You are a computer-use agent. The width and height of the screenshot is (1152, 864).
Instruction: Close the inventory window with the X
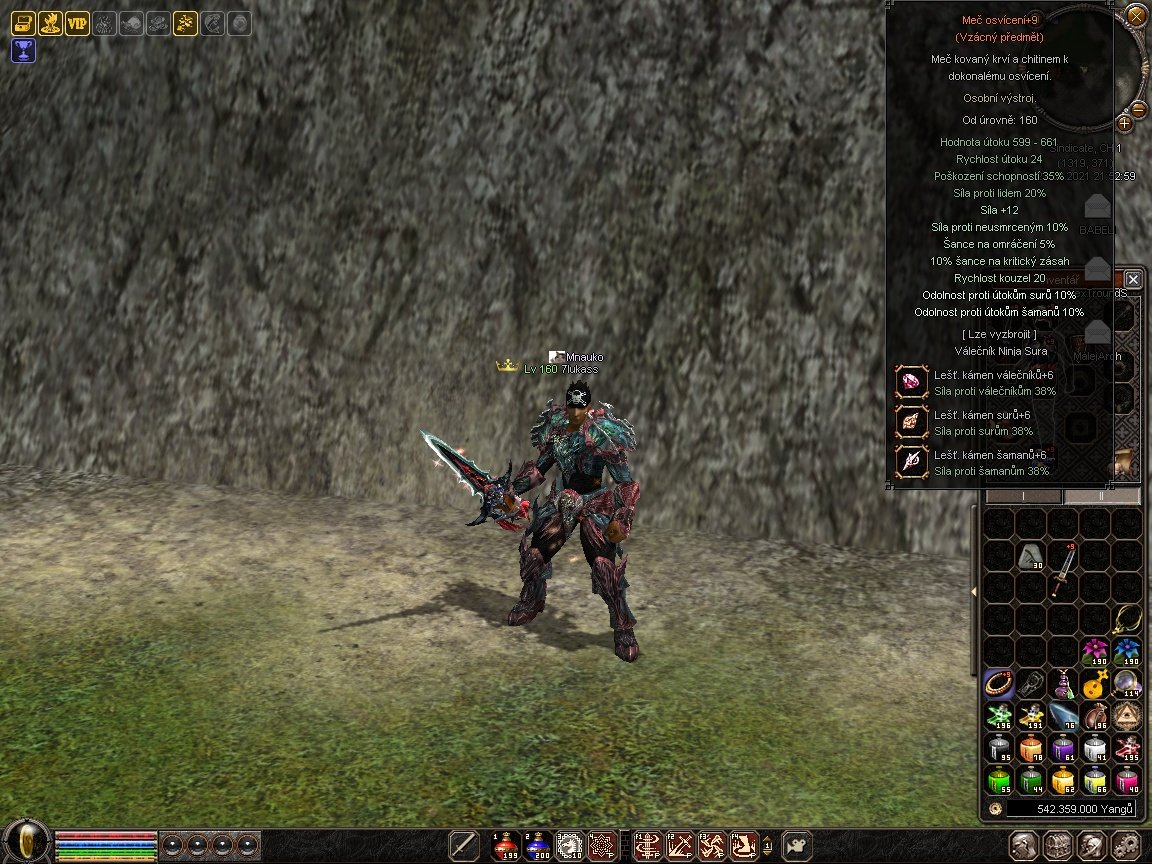pos(1132,279)
